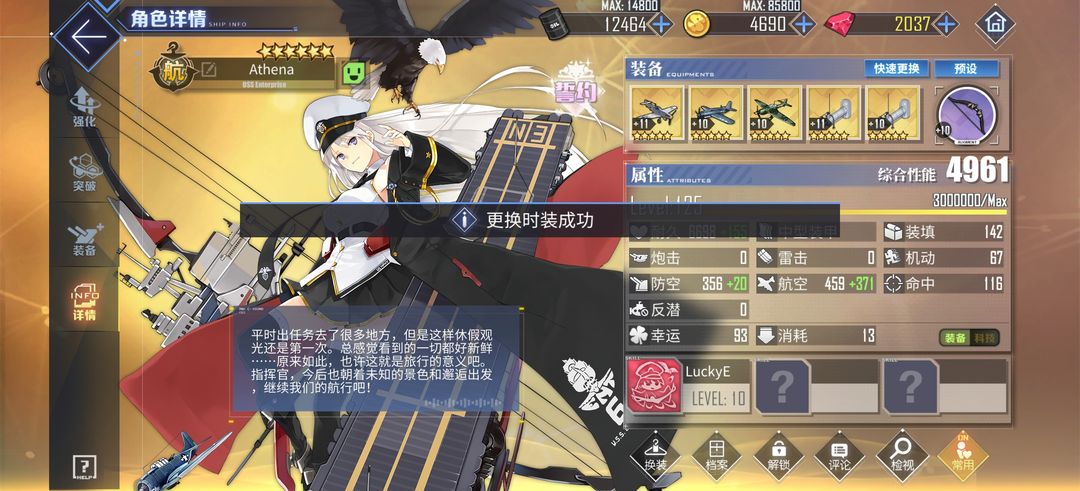This screenshot has height=491, width=1080.
Task: Open the help question mark button
Action: click(85, 466)
